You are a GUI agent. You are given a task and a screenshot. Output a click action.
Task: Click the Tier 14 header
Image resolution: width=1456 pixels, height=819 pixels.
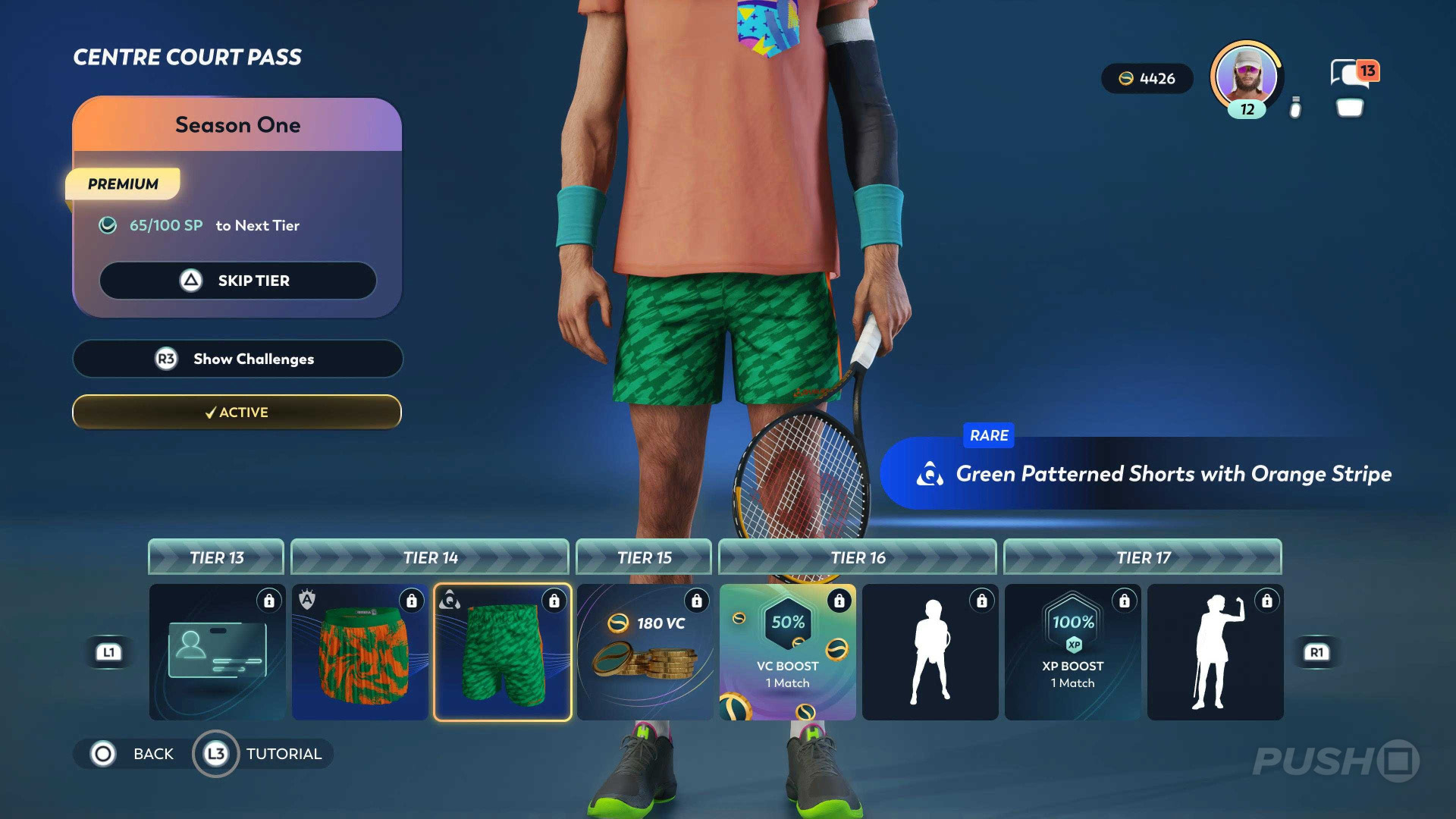430,557
